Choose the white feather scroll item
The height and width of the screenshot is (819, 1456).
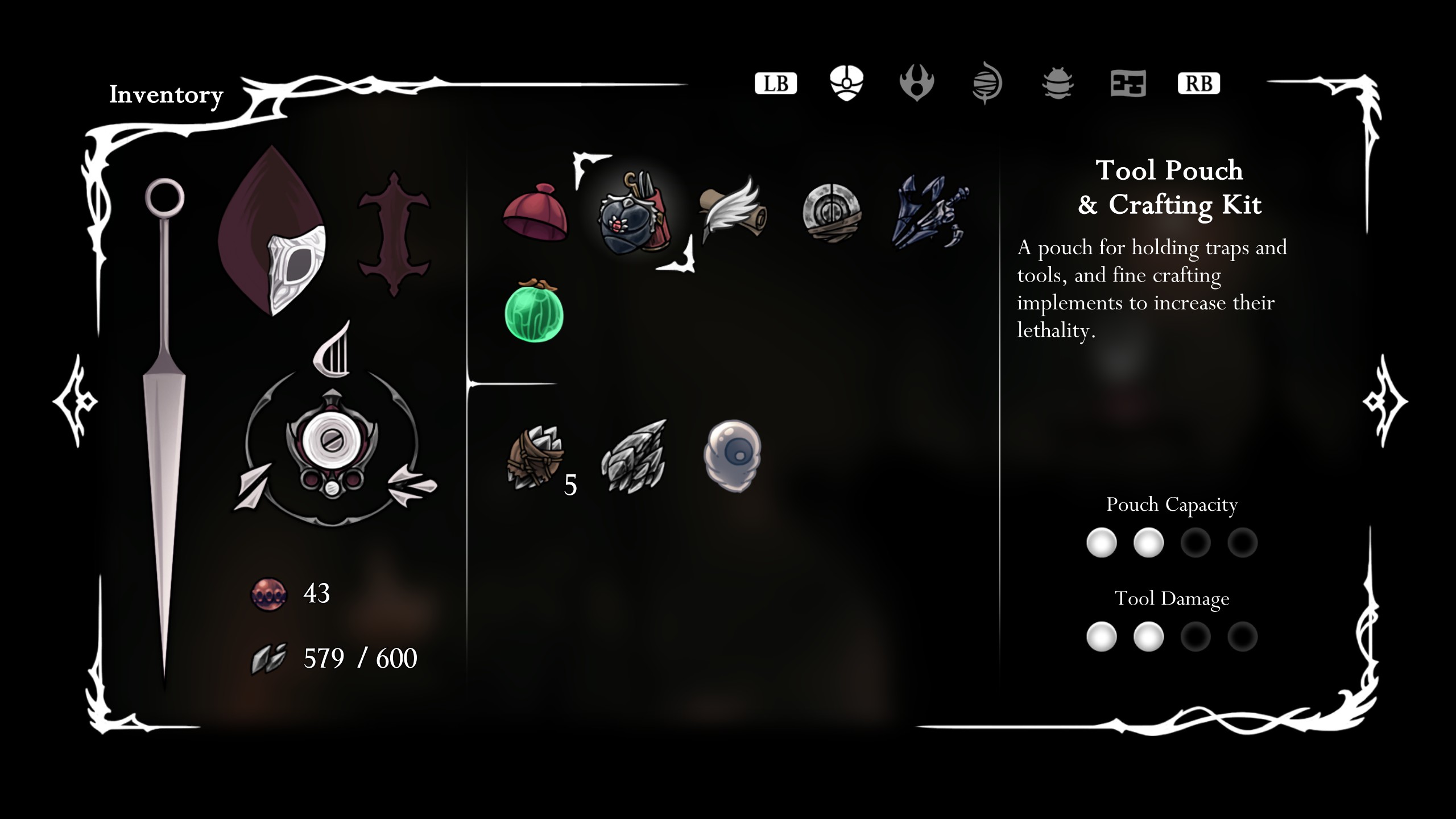click(733, 212)
